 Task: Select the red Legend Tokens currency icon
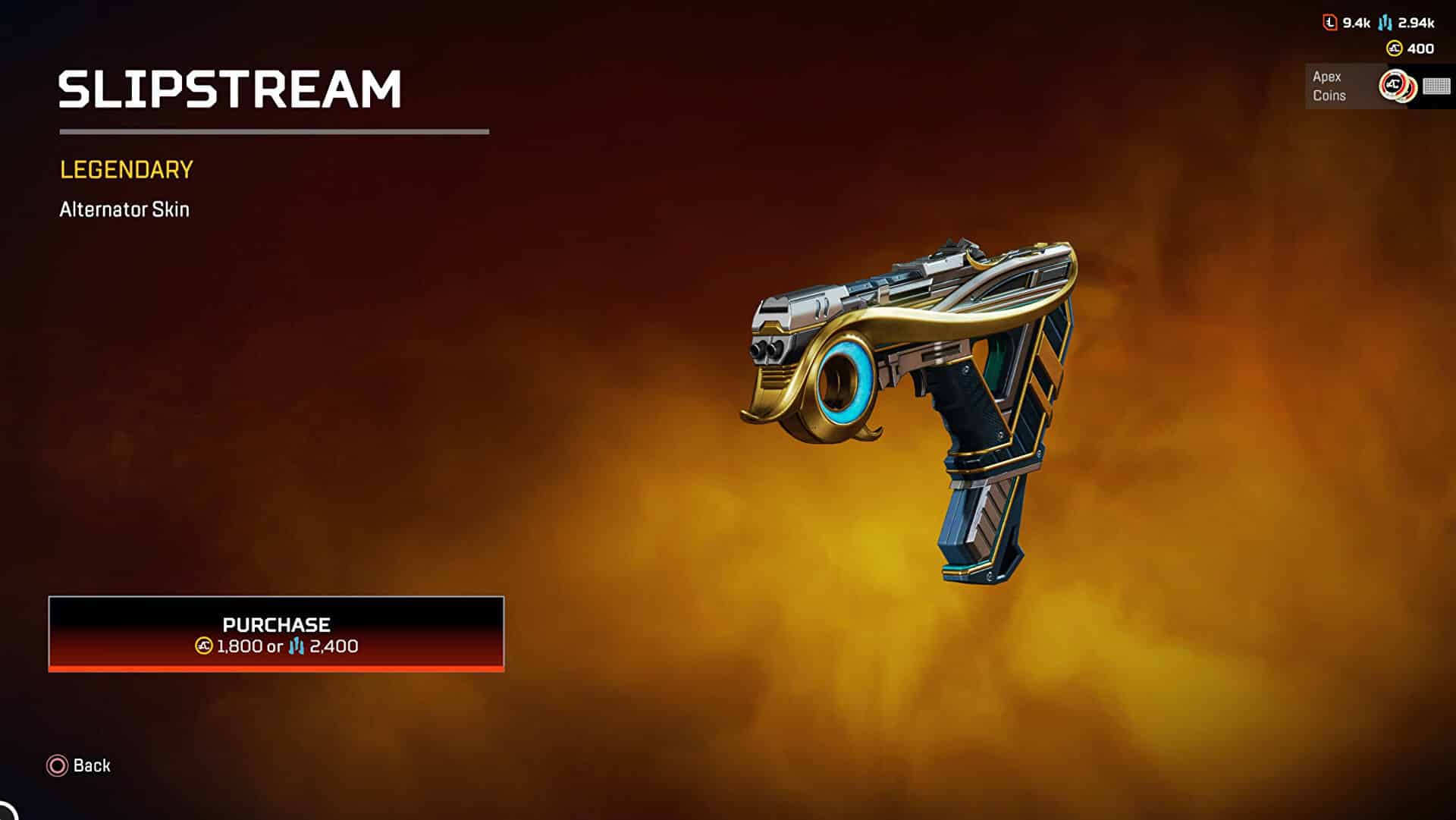pyautogui.click(x=1329, y=23)
